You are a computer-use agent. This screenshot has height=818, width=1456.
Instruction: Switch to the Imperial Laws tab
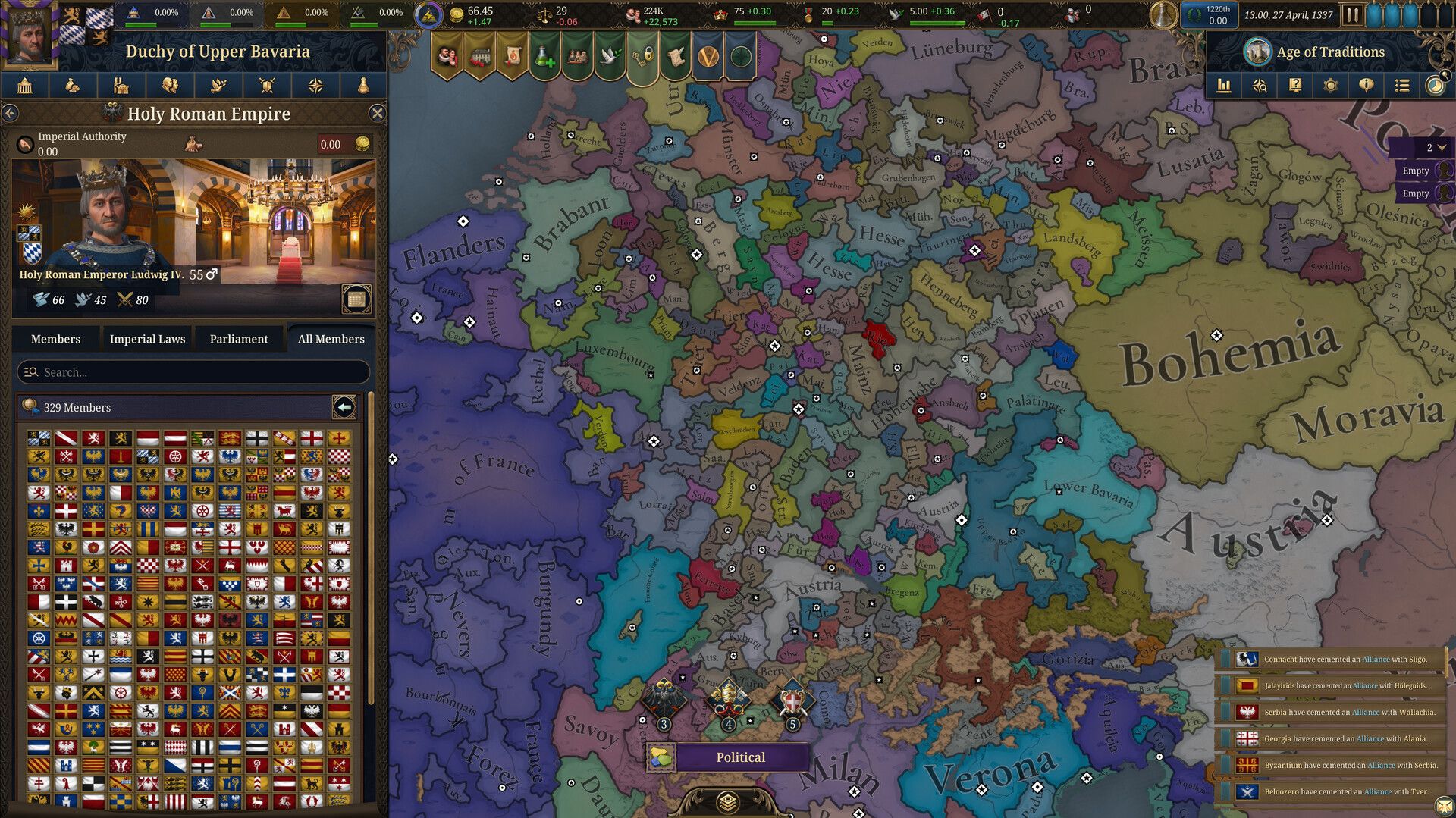click(147, 338)
